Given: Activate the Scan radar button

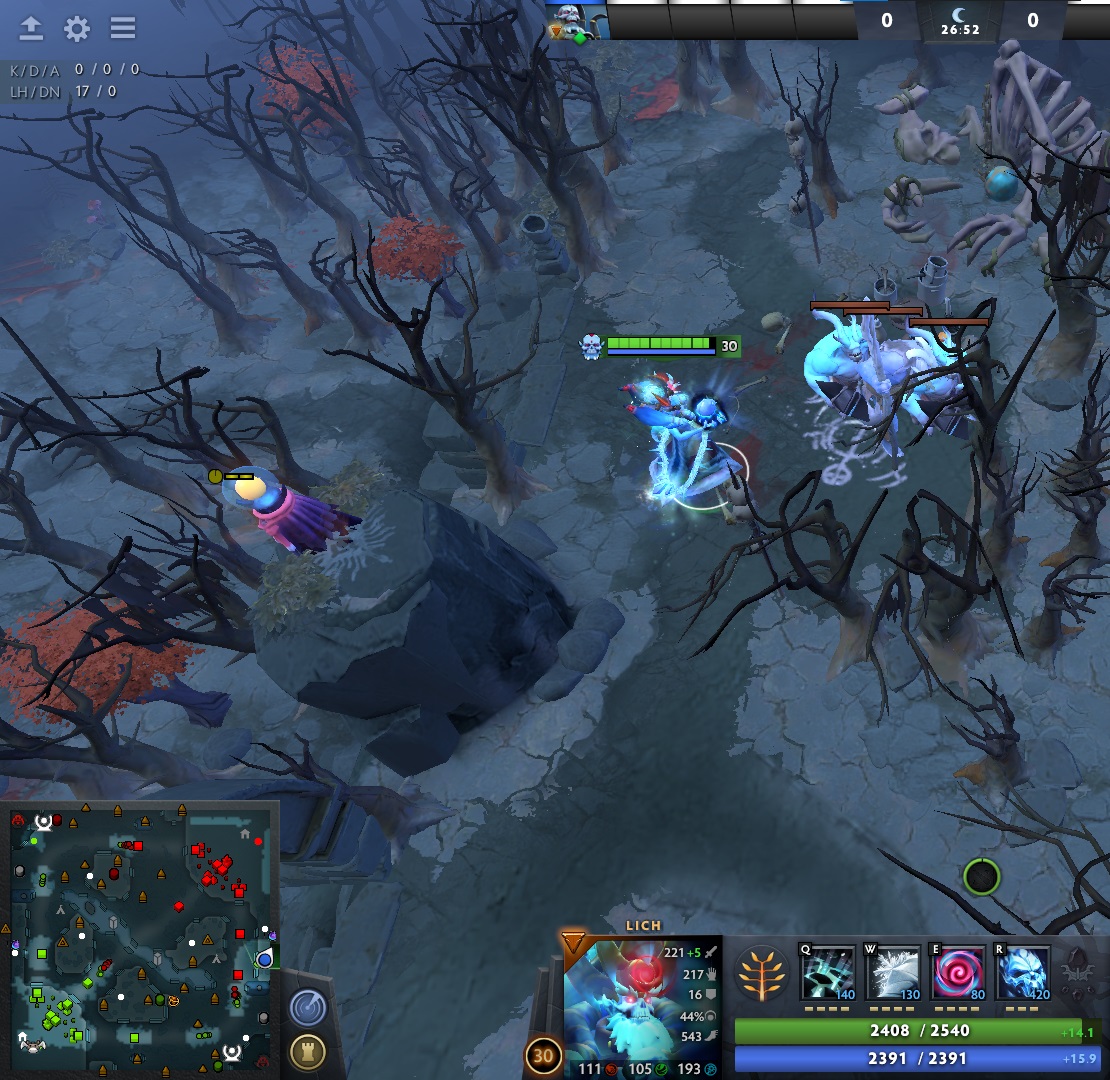Looking at the screenshot, I should click(308, 1007).
